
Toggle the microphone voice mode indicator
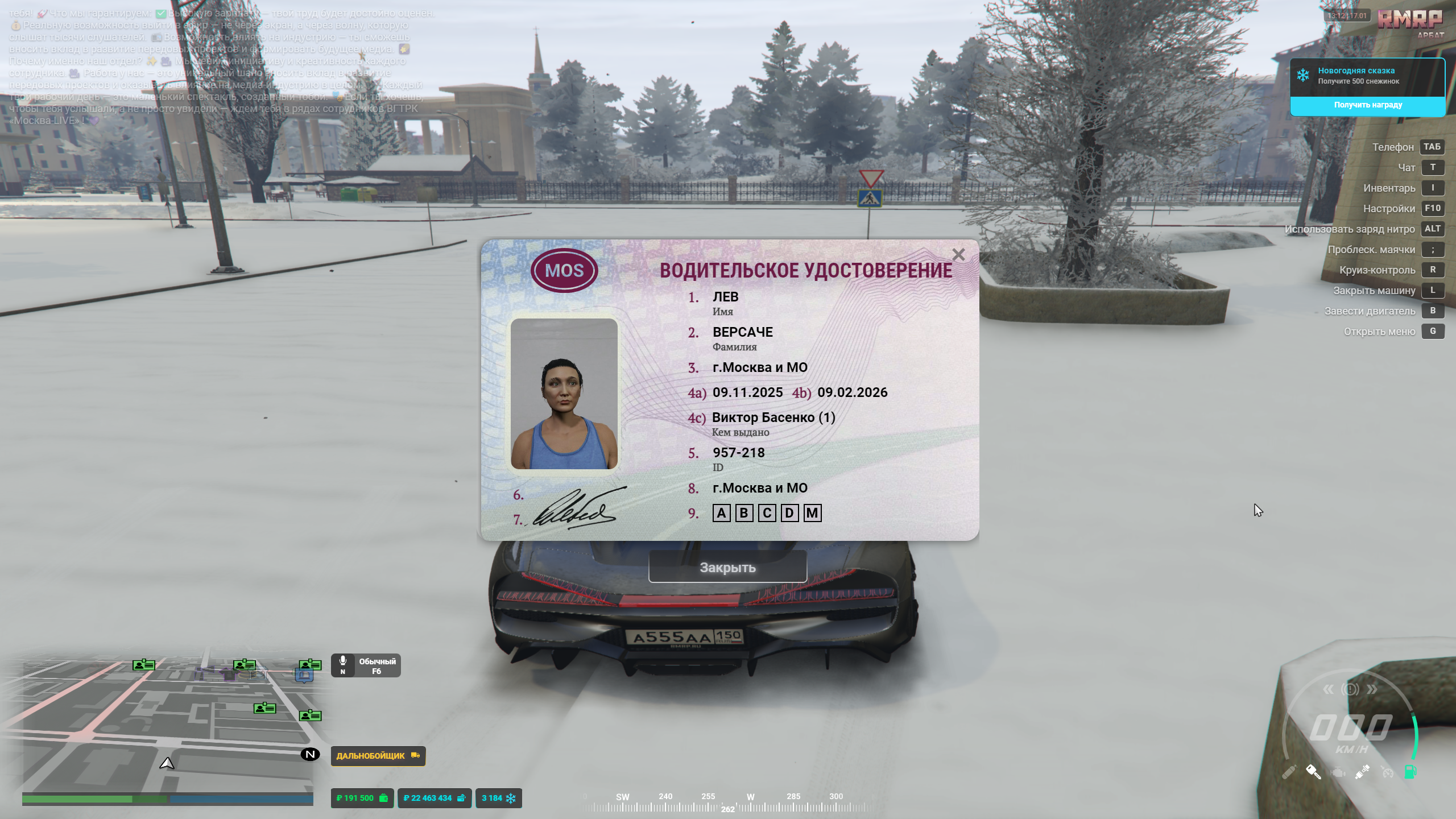pos(366,665)
